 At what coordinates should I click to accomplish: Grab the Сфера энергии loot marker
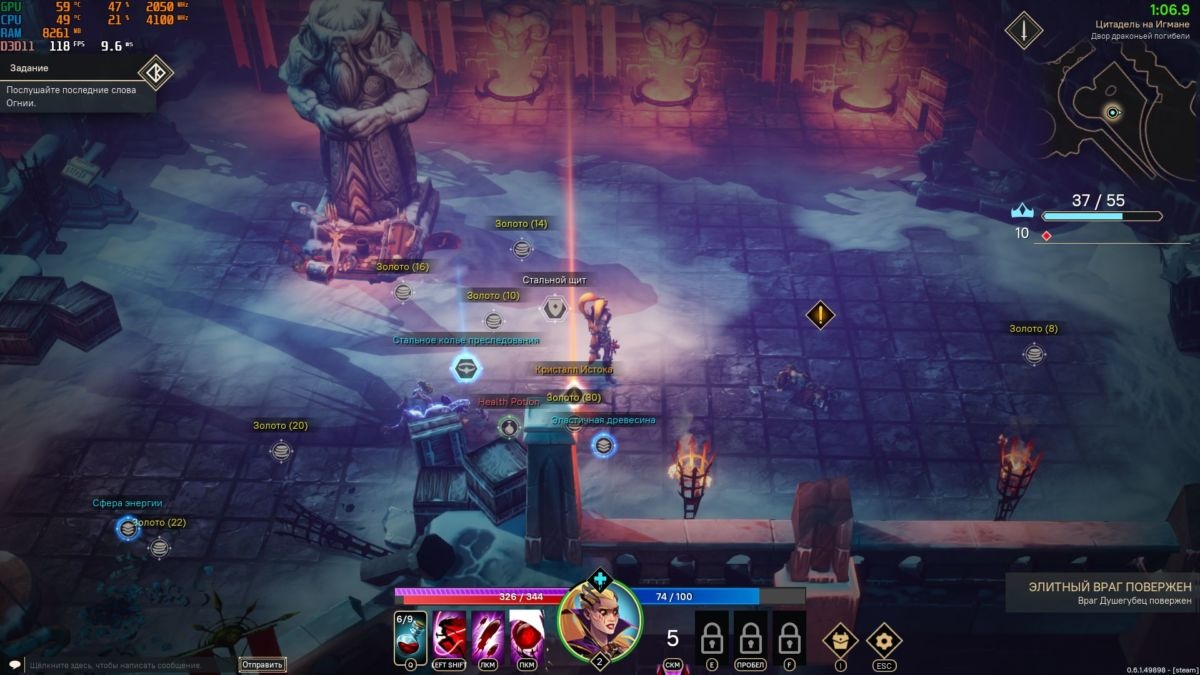127,528
